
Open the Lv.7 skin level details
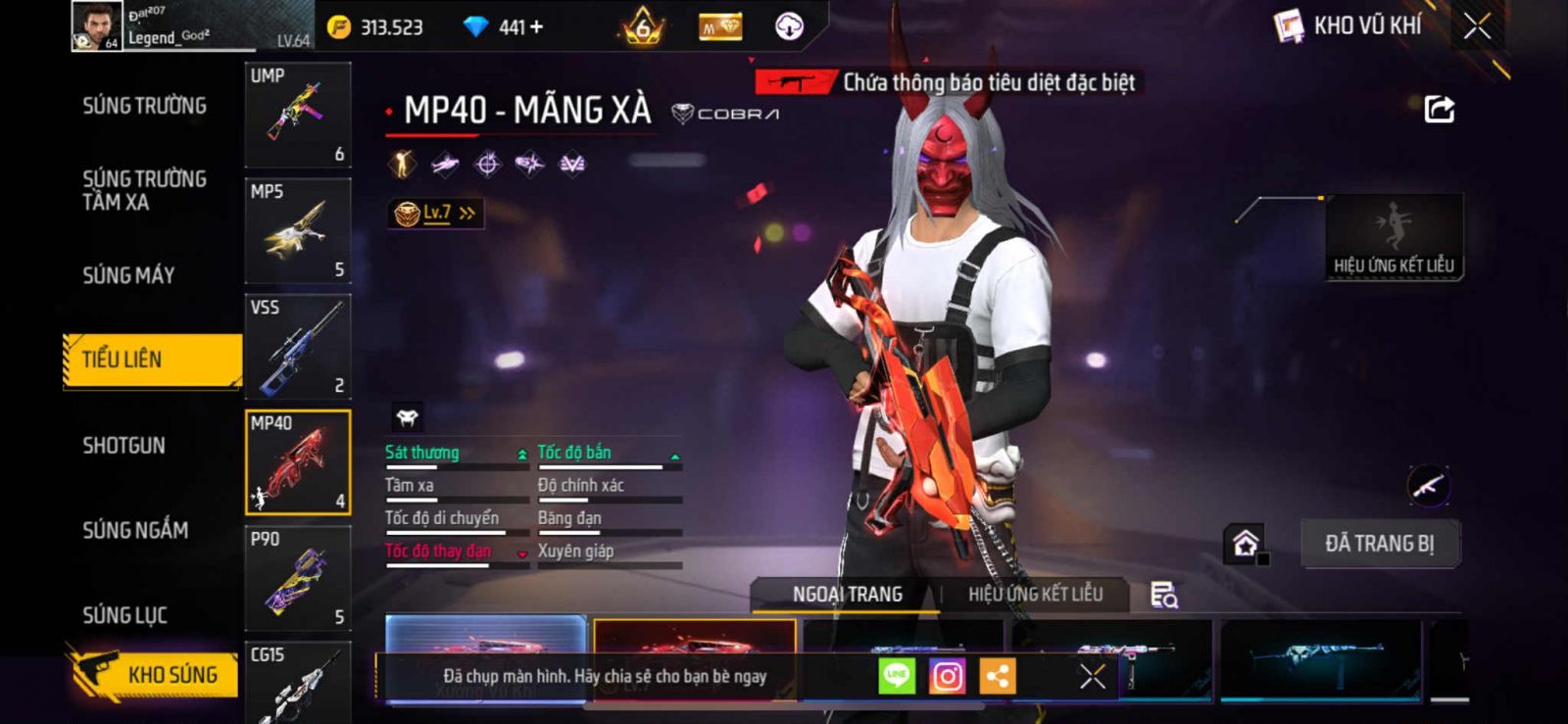[436, 213]
